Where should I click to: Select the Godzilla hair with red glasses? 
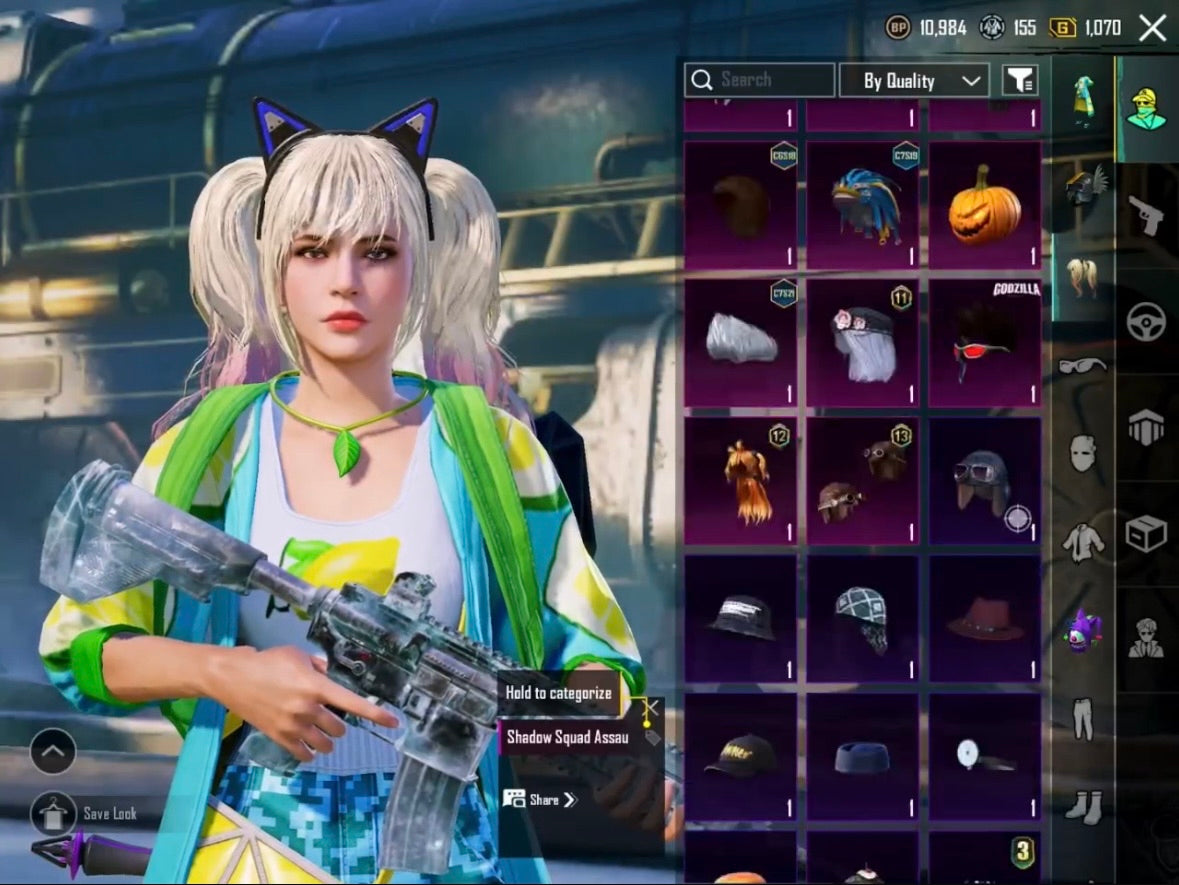[985, 343]
